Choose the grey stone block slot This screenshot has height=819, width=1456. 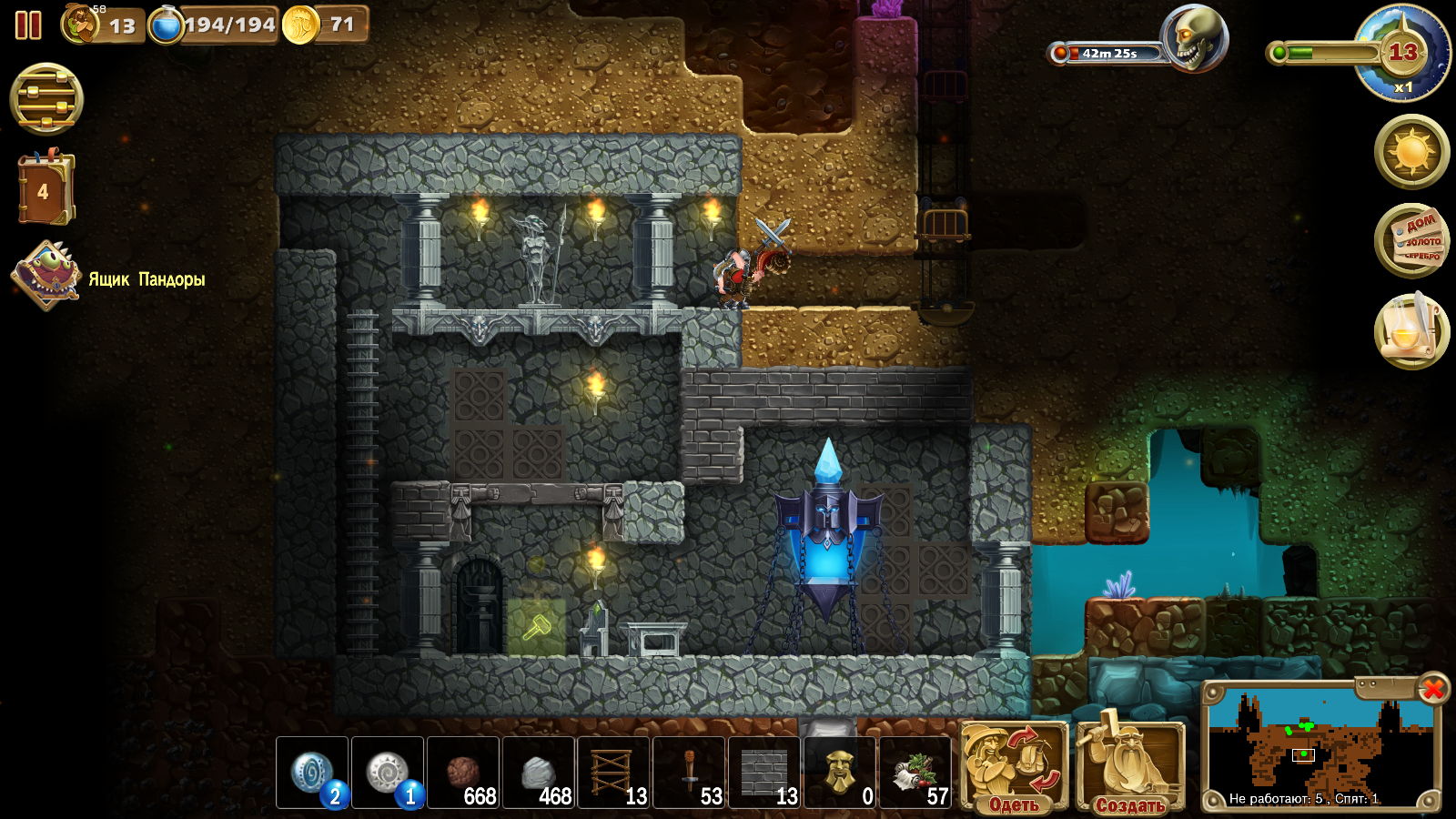click(539, 773)
